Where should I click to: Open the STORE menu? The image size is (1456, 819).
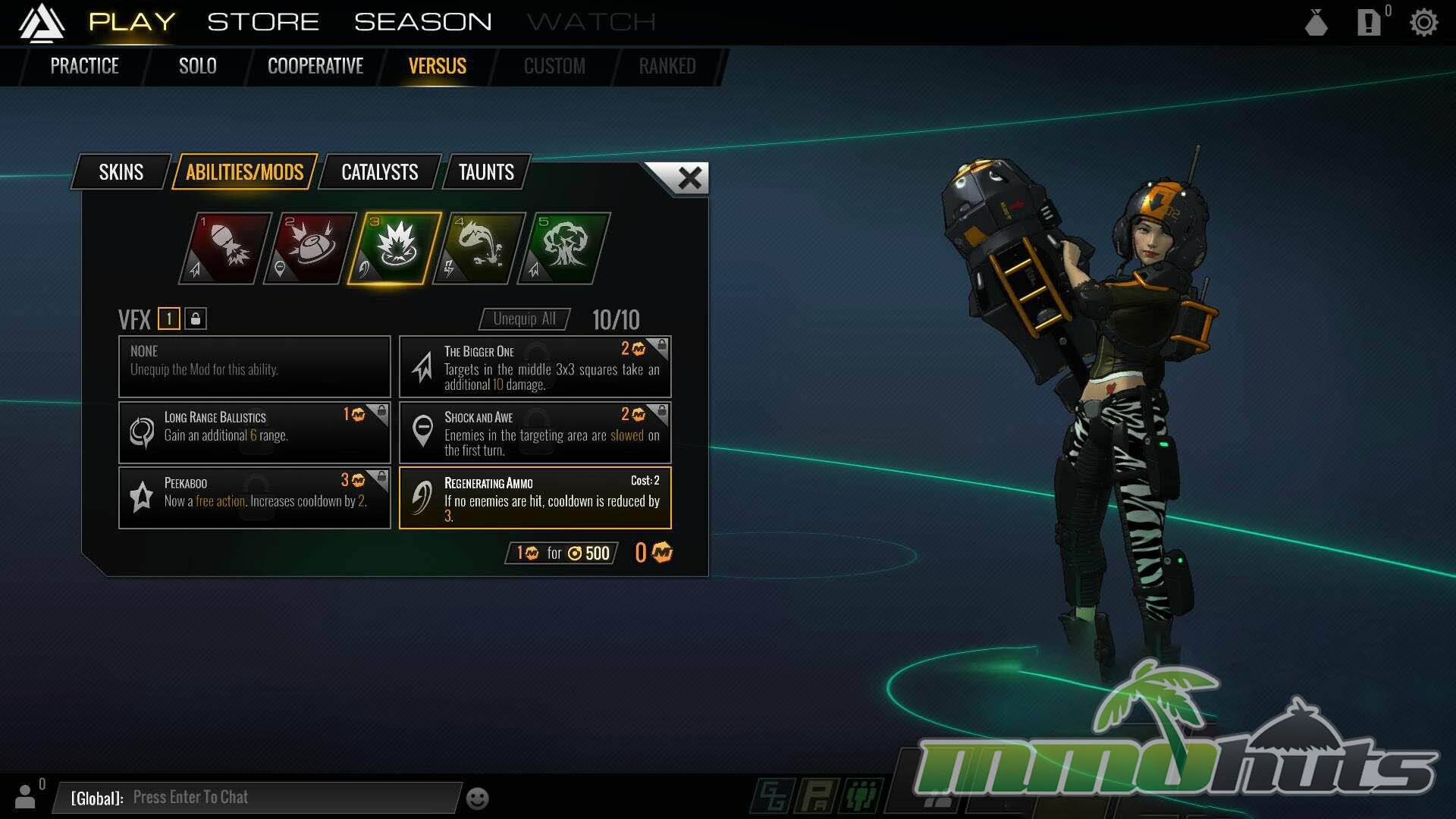coord(263,22)
